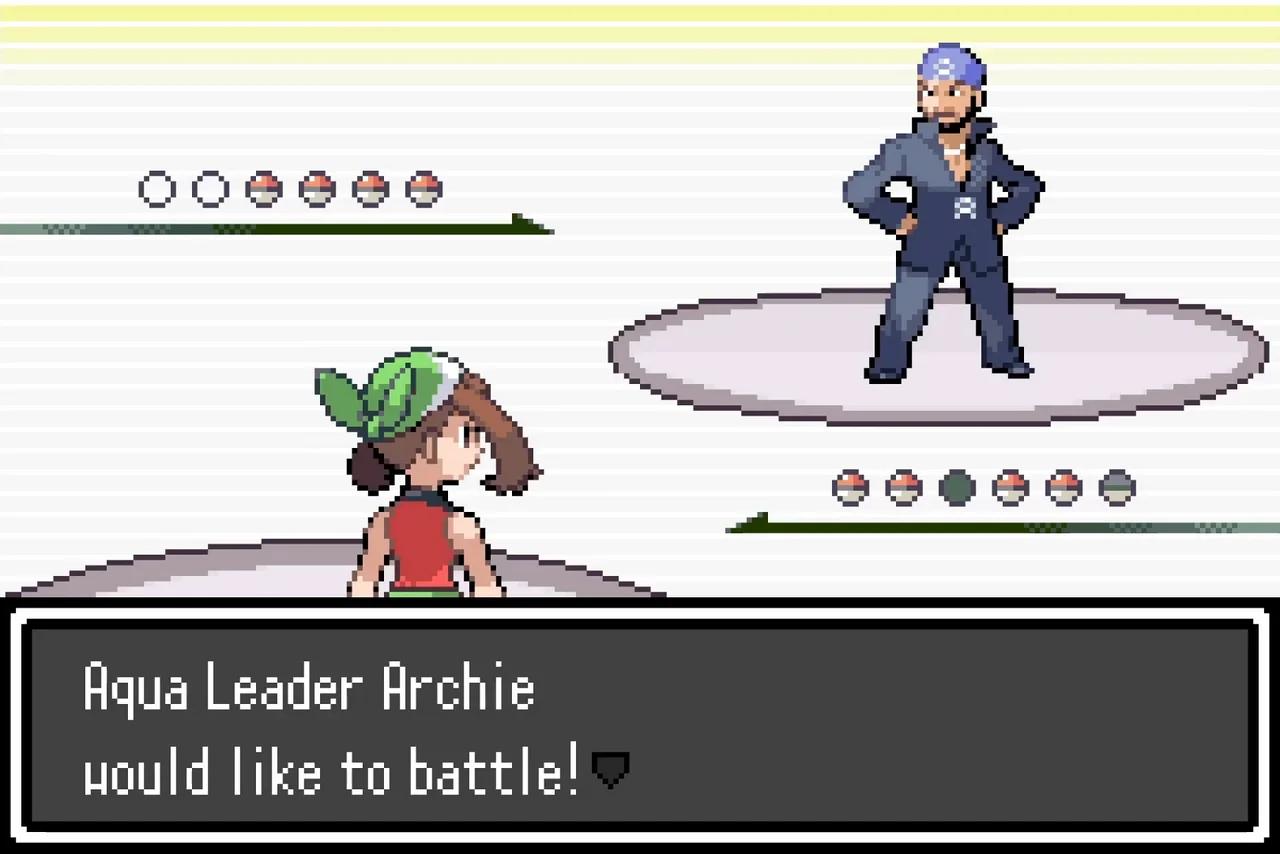This screenshot has height=854, width=1280.
Task: Click the text advance arrow in the dialog box
Action: 611,769
